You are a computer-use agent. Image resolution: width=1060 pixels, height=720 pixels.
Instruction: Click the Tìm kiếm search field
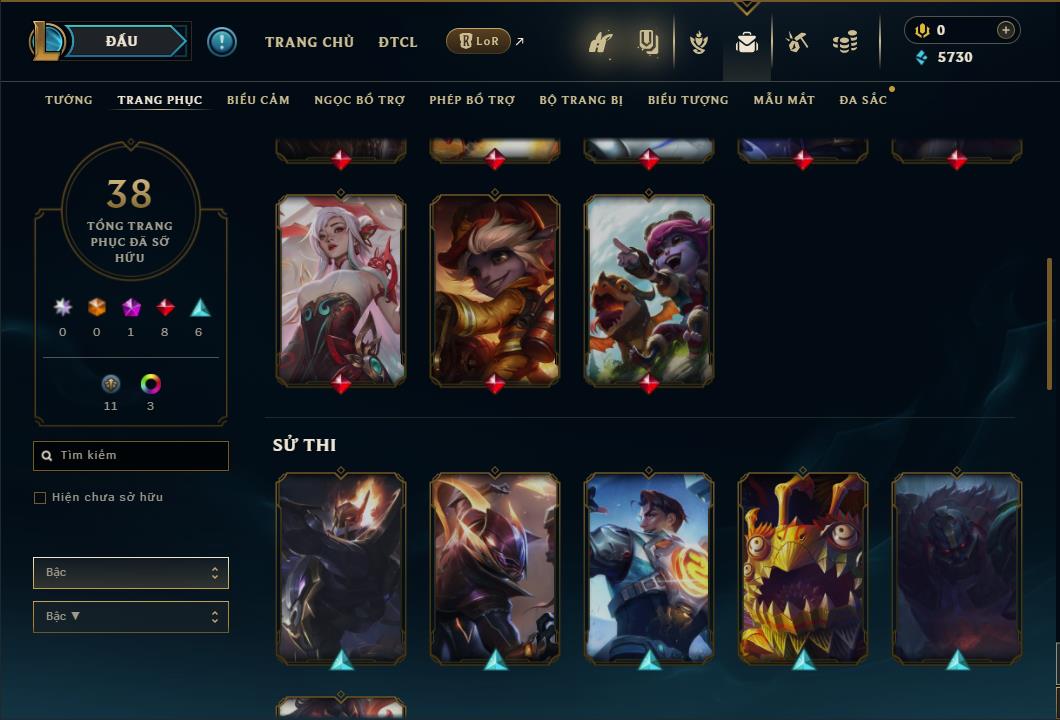point(131,456)
